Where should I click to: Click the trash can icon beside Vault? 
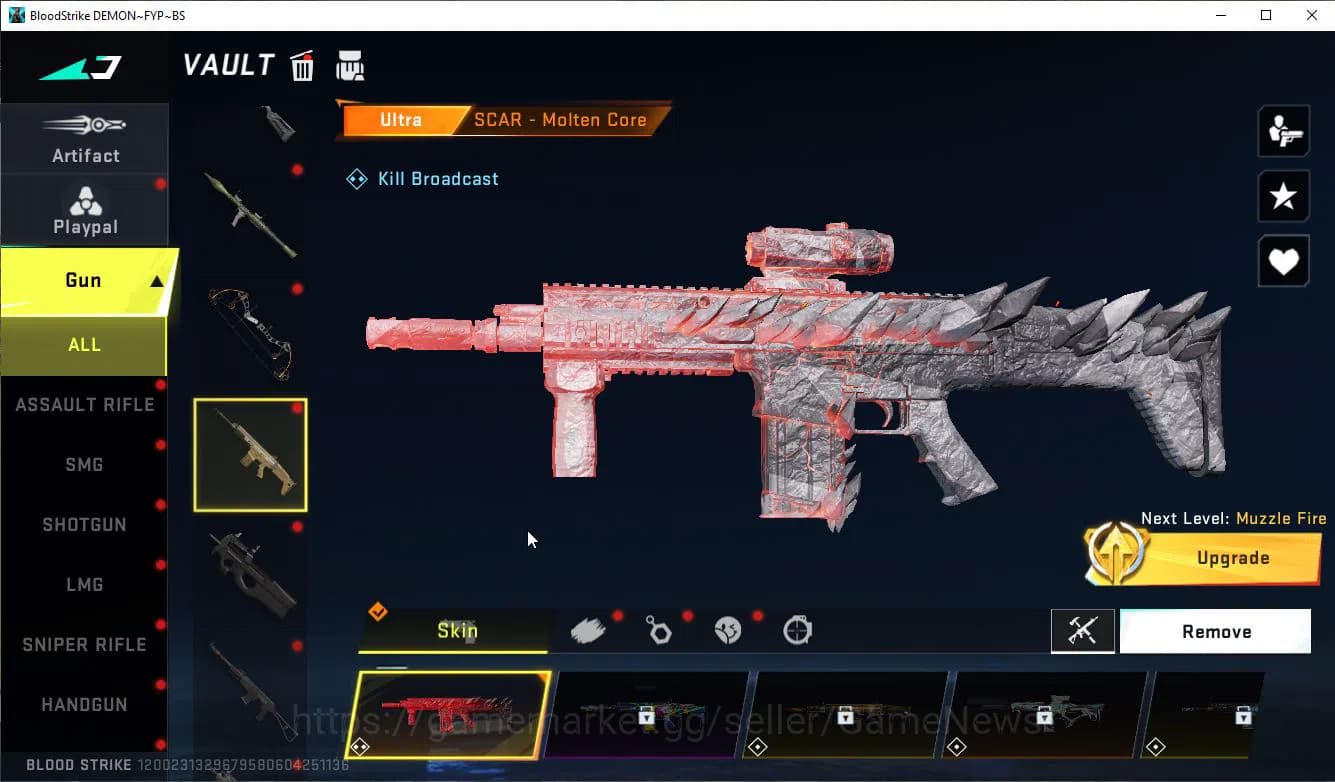(302, 67)
